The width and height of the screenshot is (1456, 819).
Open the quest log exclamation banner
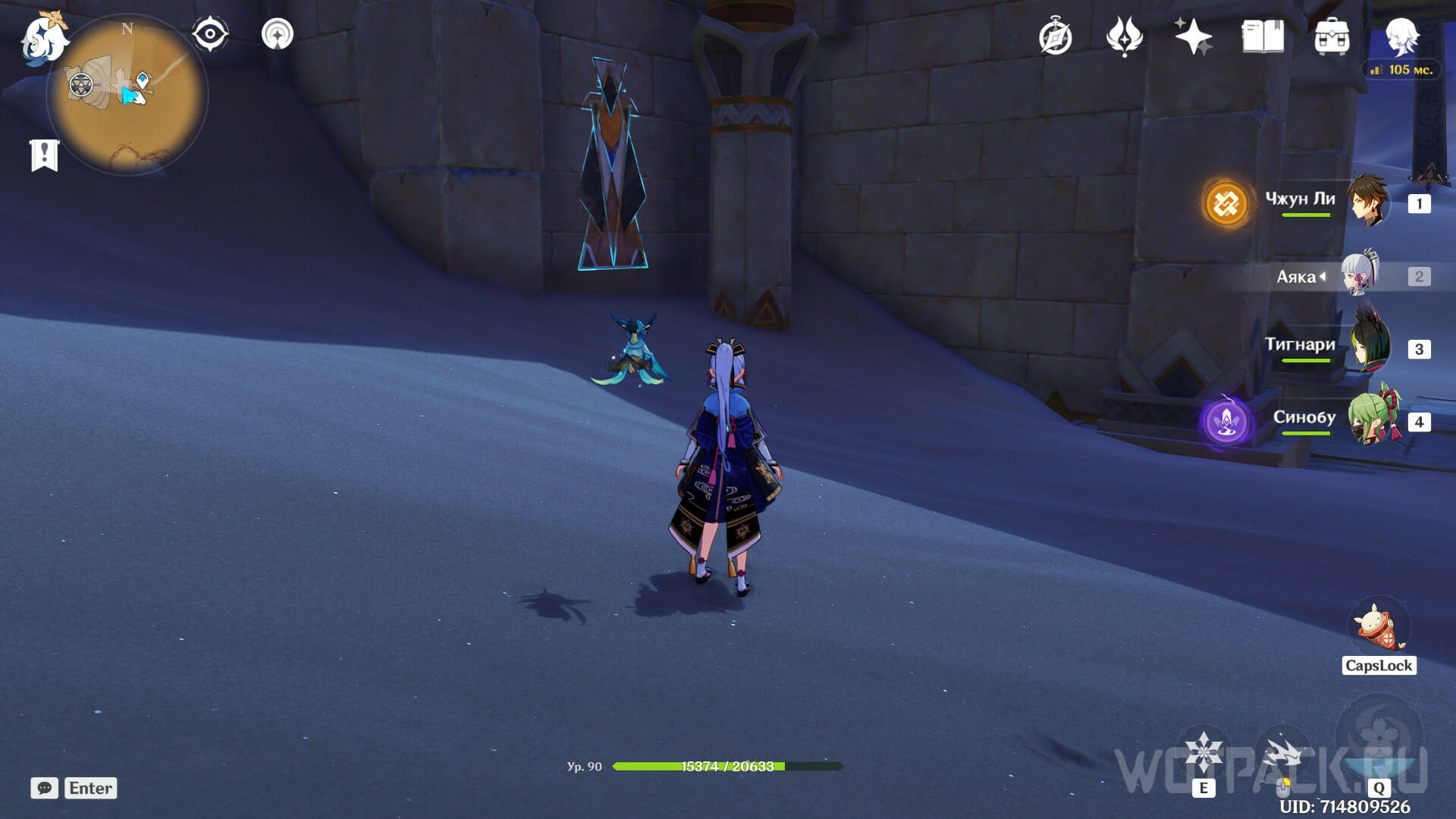pyautogui.click(x=45, y=155)
